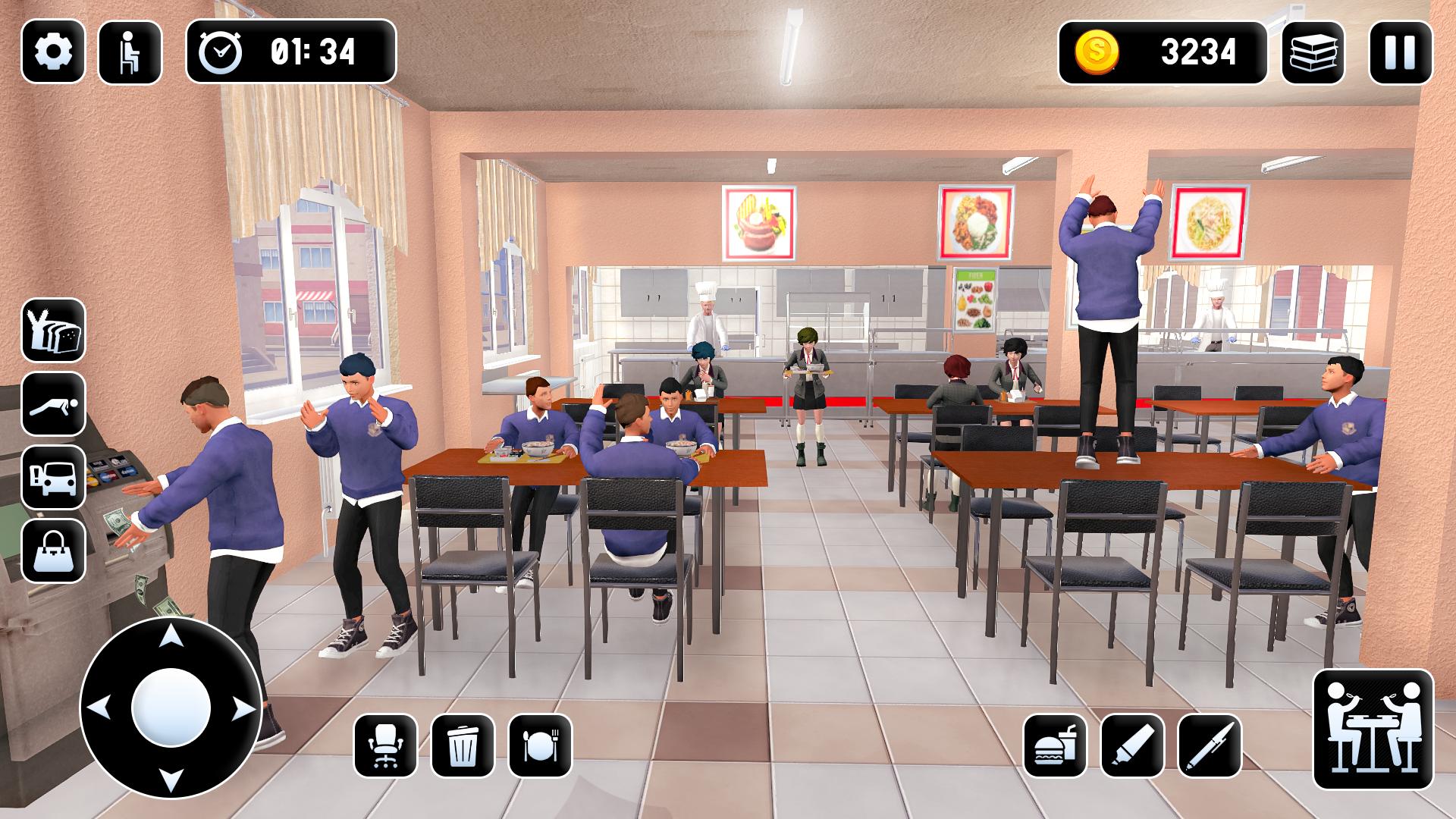Tap the office chair button

pyautogui.click(x=385, y=745)
